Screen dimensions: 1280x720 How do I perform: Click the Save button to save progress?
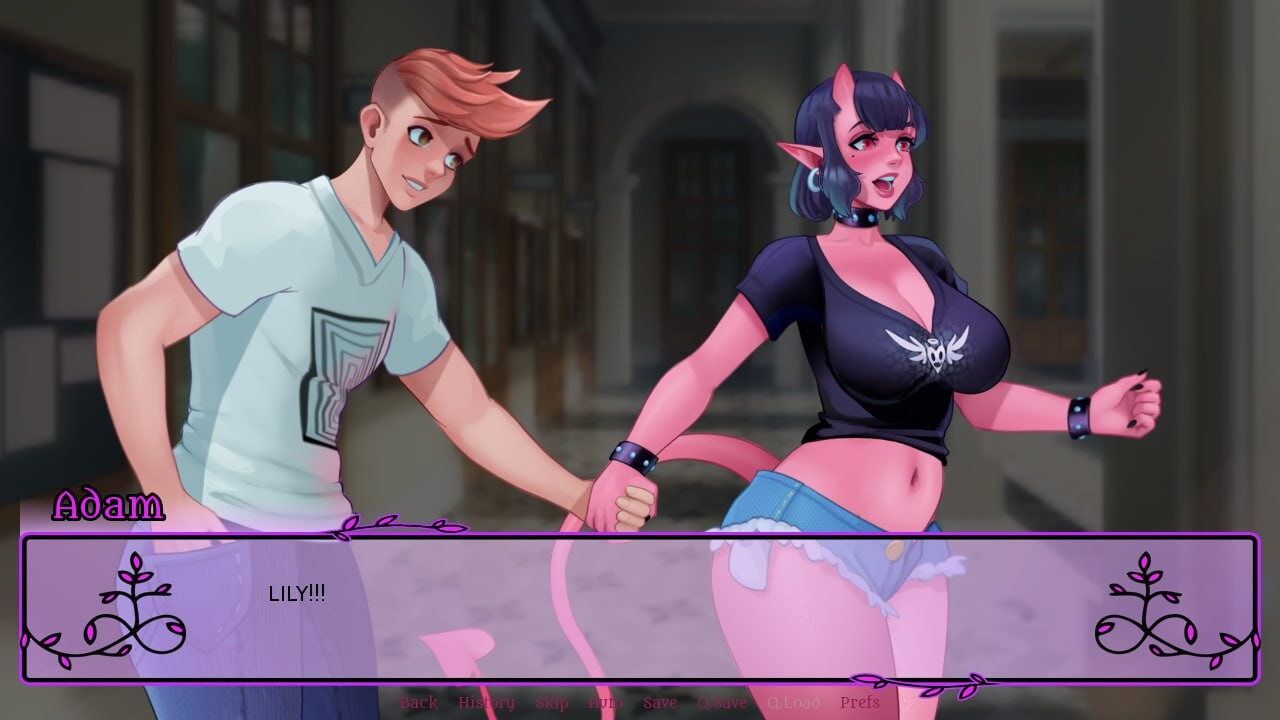tap(660, 703)
